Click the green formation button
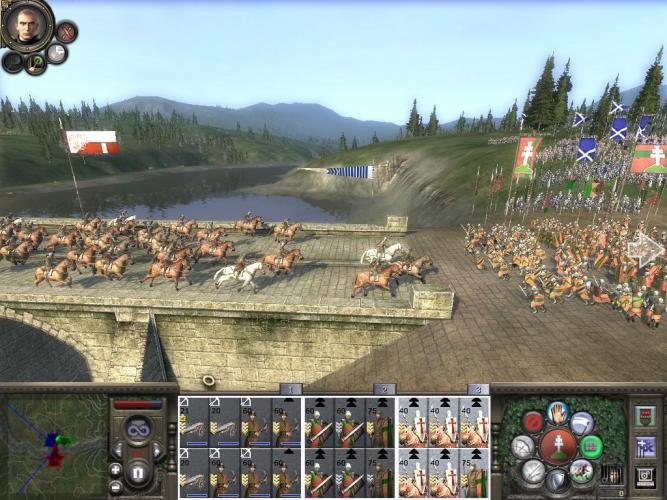This screenshot has height=500, width=667. point(591,446)
